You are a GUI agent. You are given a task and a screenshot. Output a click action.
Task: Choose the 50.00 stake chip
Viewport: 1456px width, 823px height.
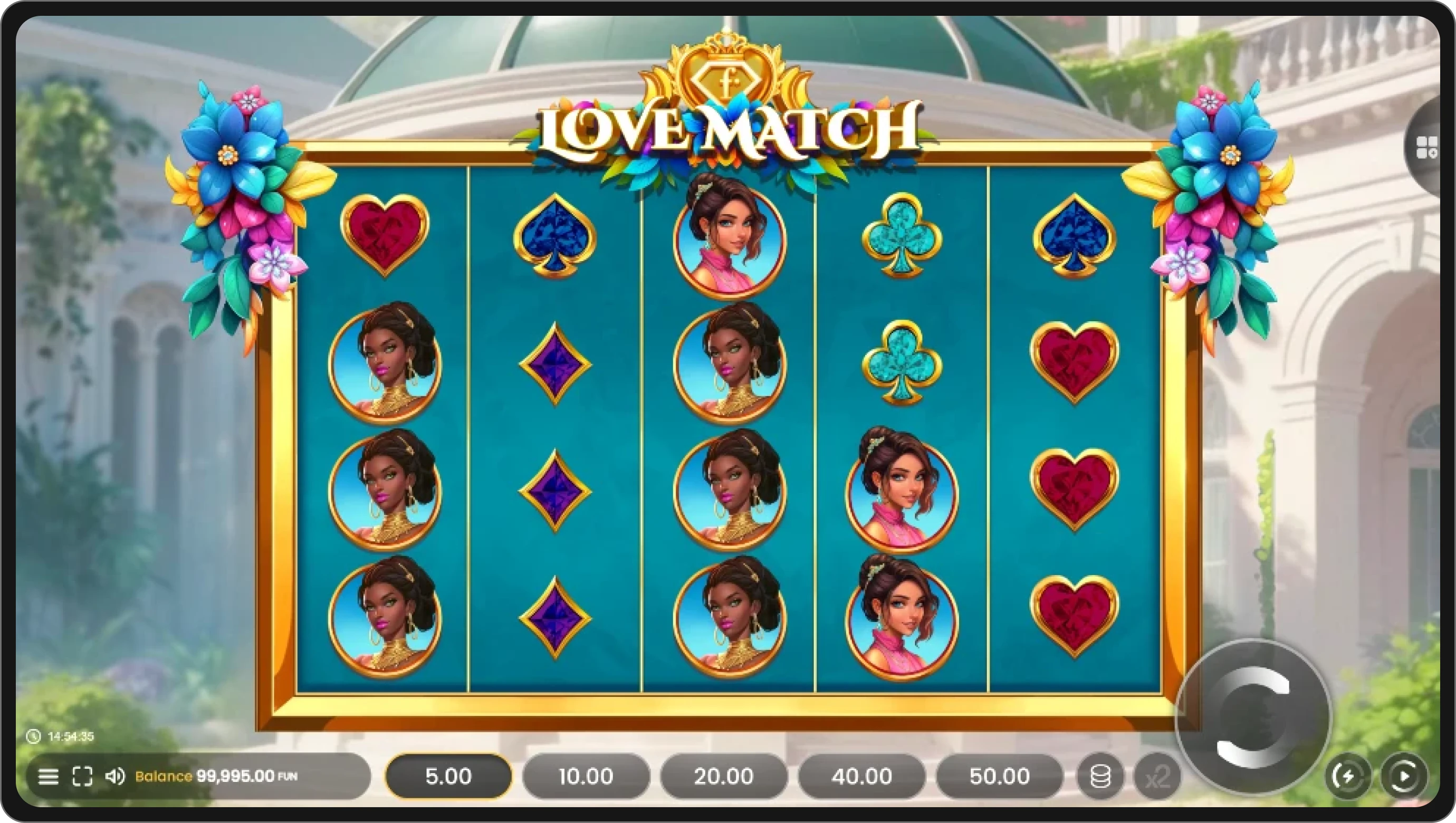click(x=998, y=776)
